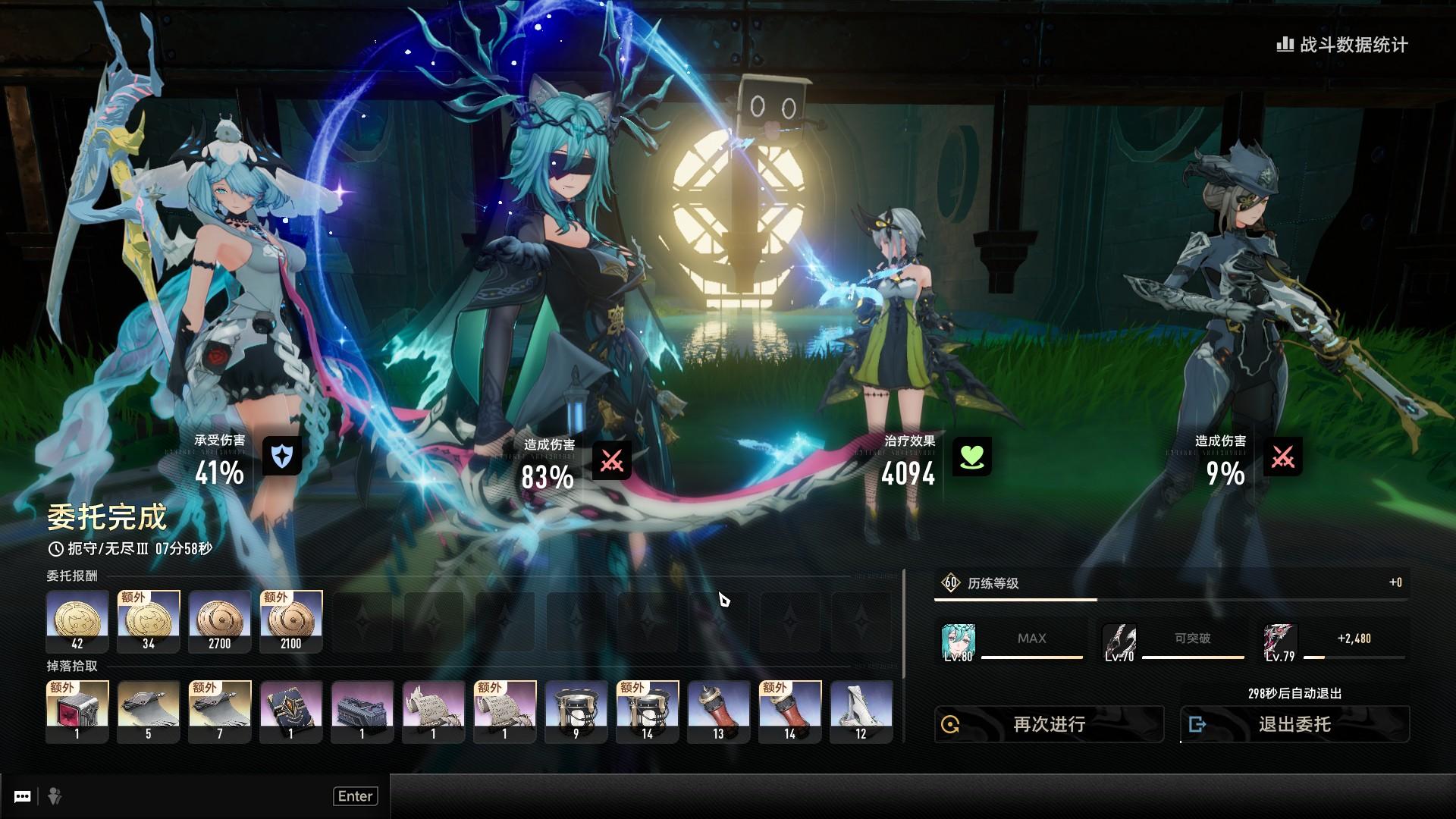This screenshot has width=1456, height=819.
Task: Select the gold coin reward showing 42
Action: 77,621
